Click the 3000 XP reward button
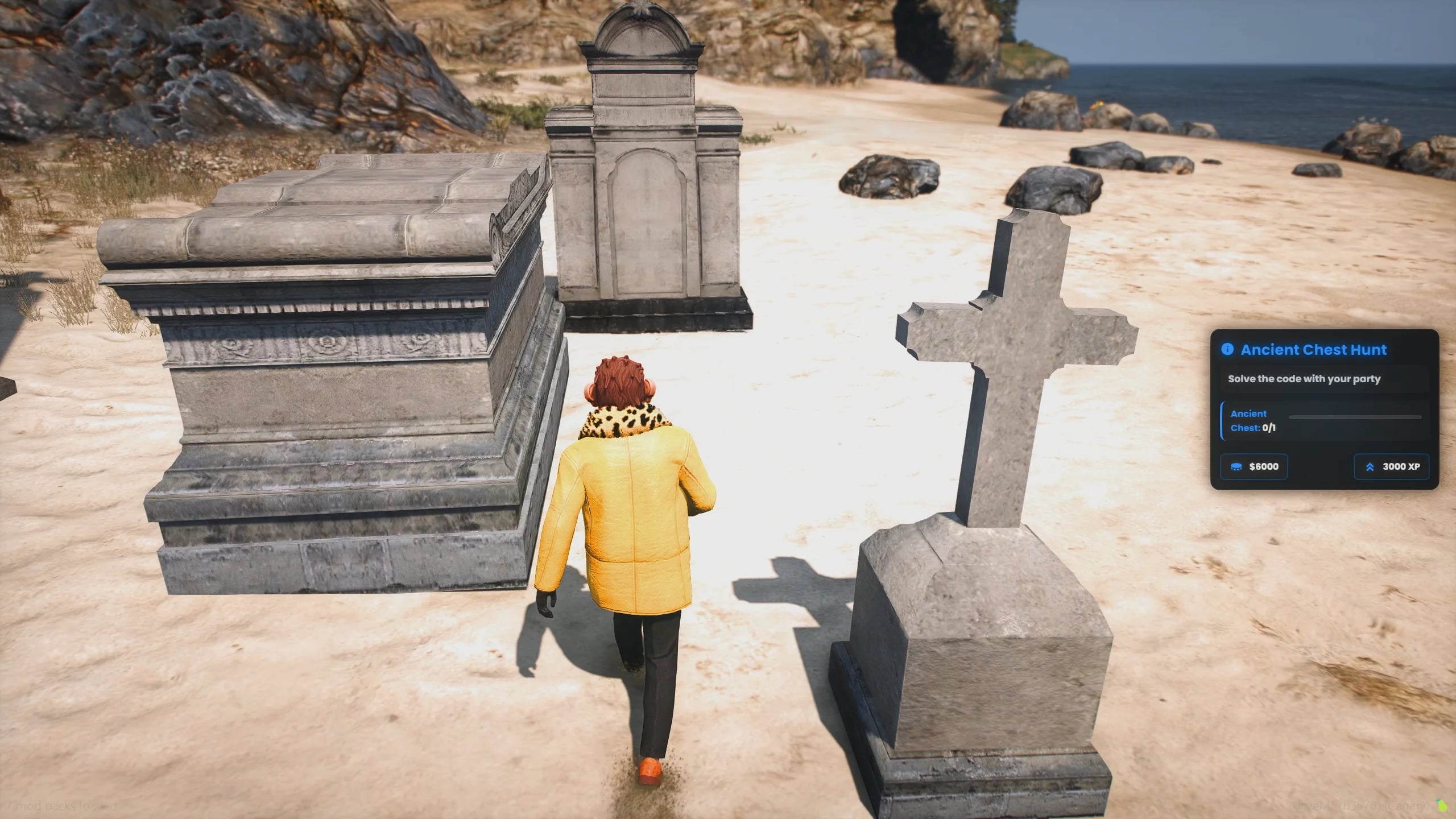Image resolution: width=1456 pixels, height=819 pixels. tap(1392, 466)
